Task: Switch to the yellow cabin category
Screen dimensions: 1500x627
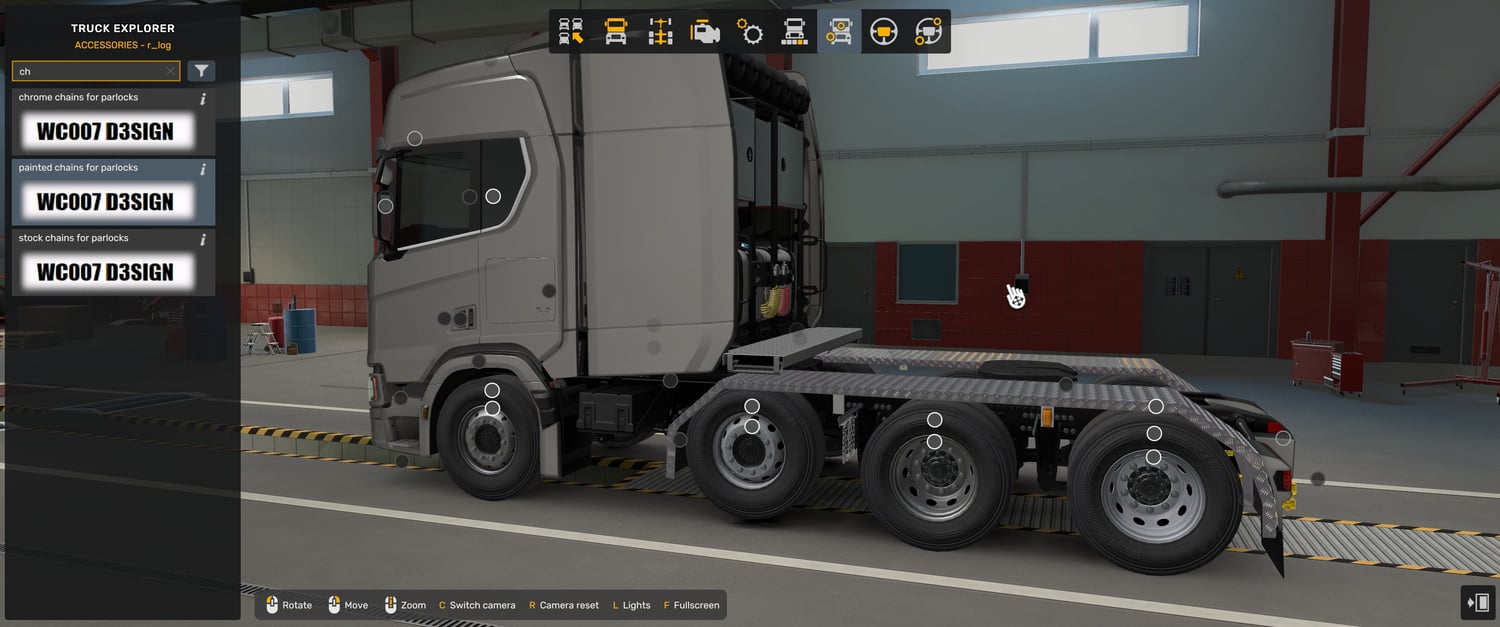Action: 616,32
